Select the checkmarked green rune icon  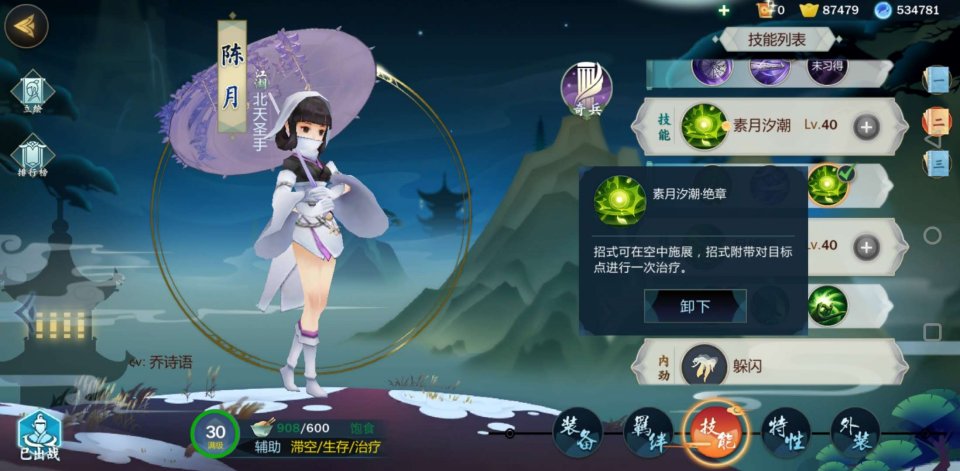[828, 185]
